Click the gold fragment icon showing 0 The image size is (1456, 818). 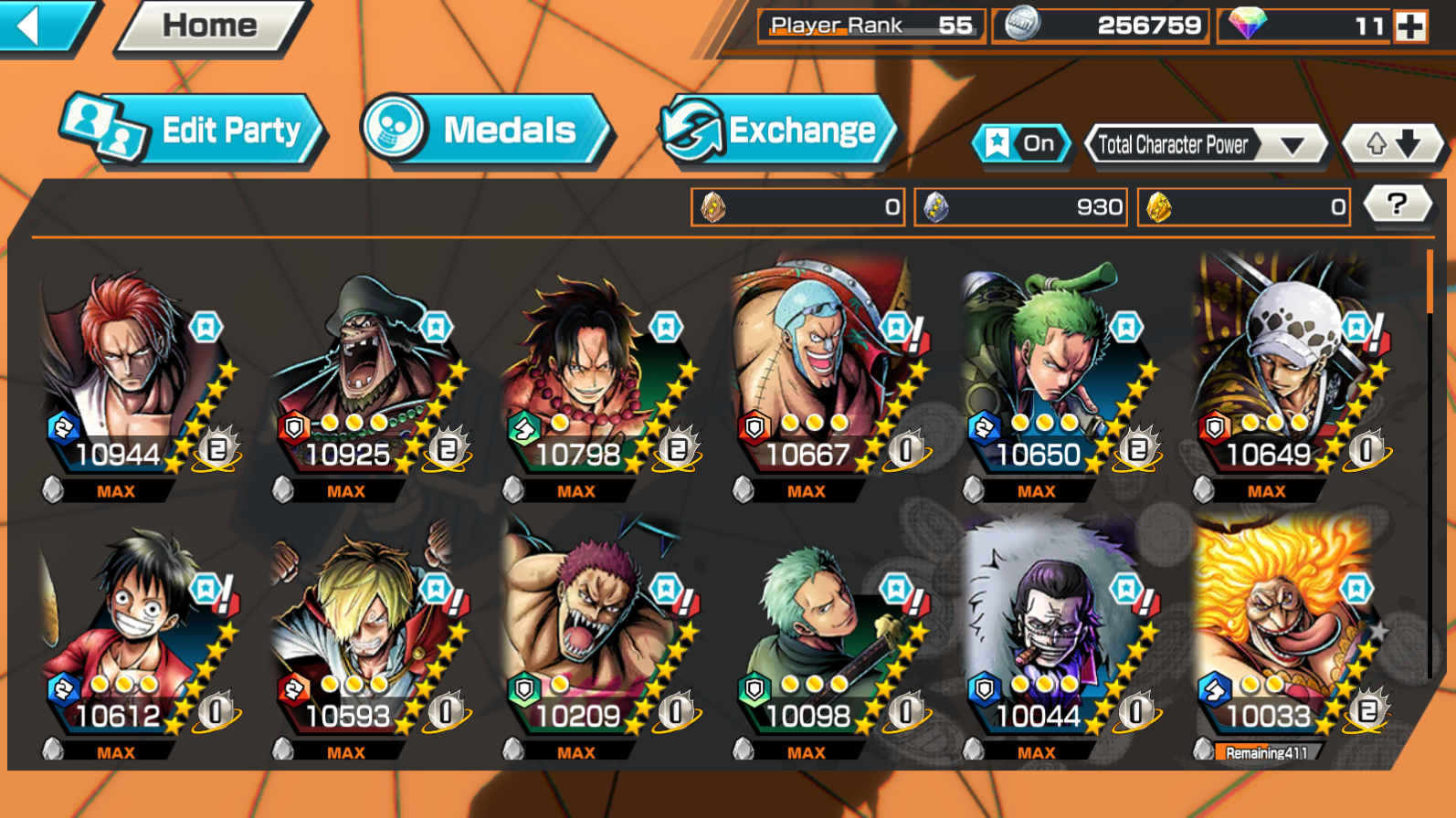pyautogui.click(x=1160, y=206)
